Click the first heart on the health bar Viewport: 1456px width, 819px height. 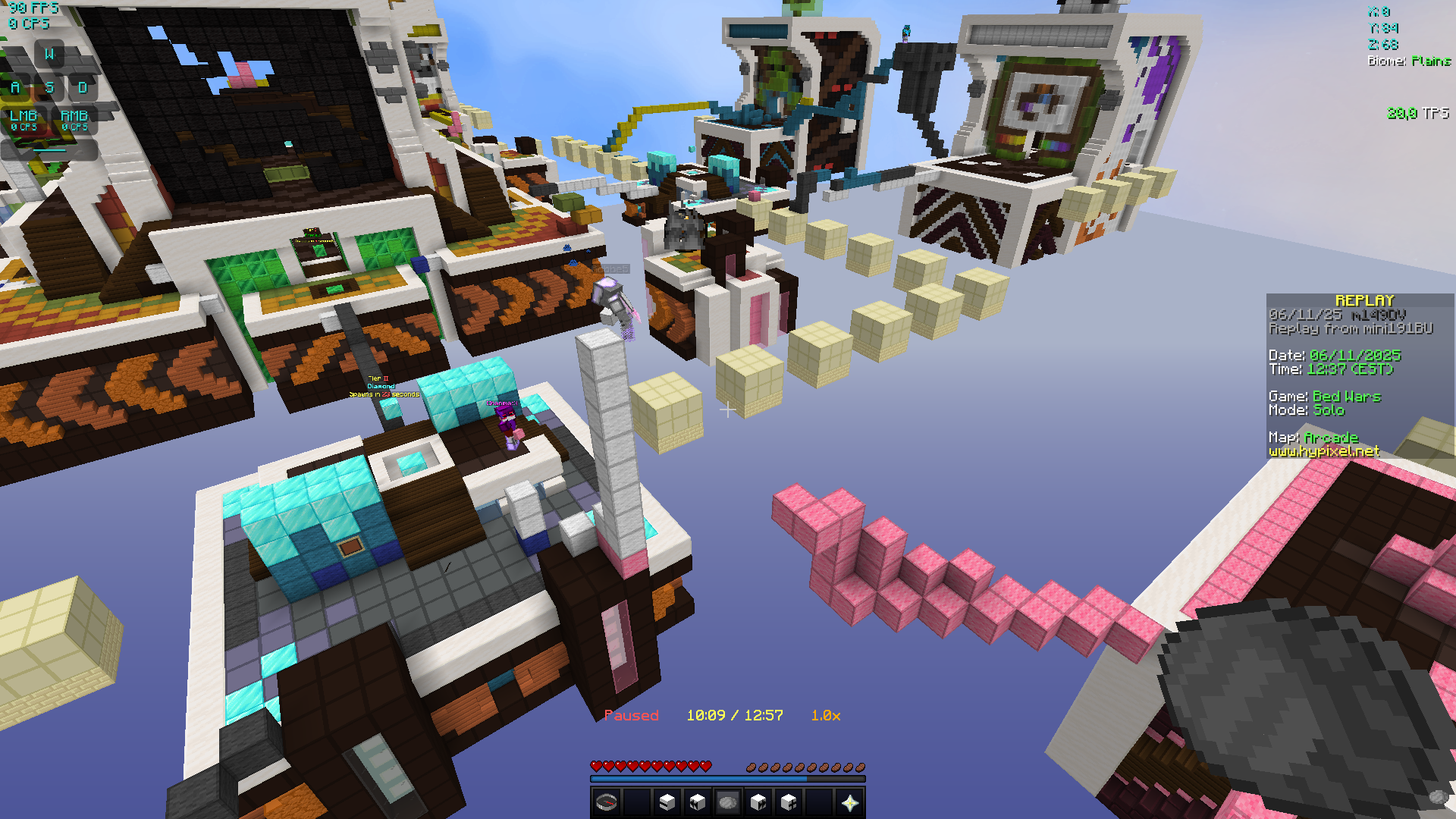pyautogui.click(x=597, y=766)
